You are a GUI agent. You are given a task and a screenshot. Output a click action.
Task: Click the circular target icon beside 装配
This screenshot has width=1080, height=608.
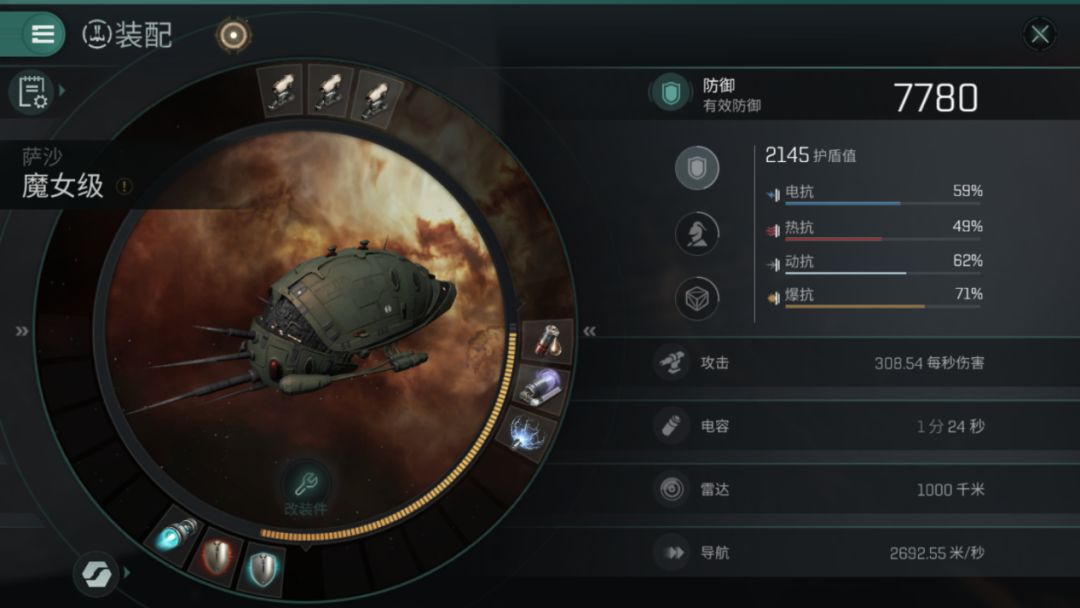(x=233, y=36)
